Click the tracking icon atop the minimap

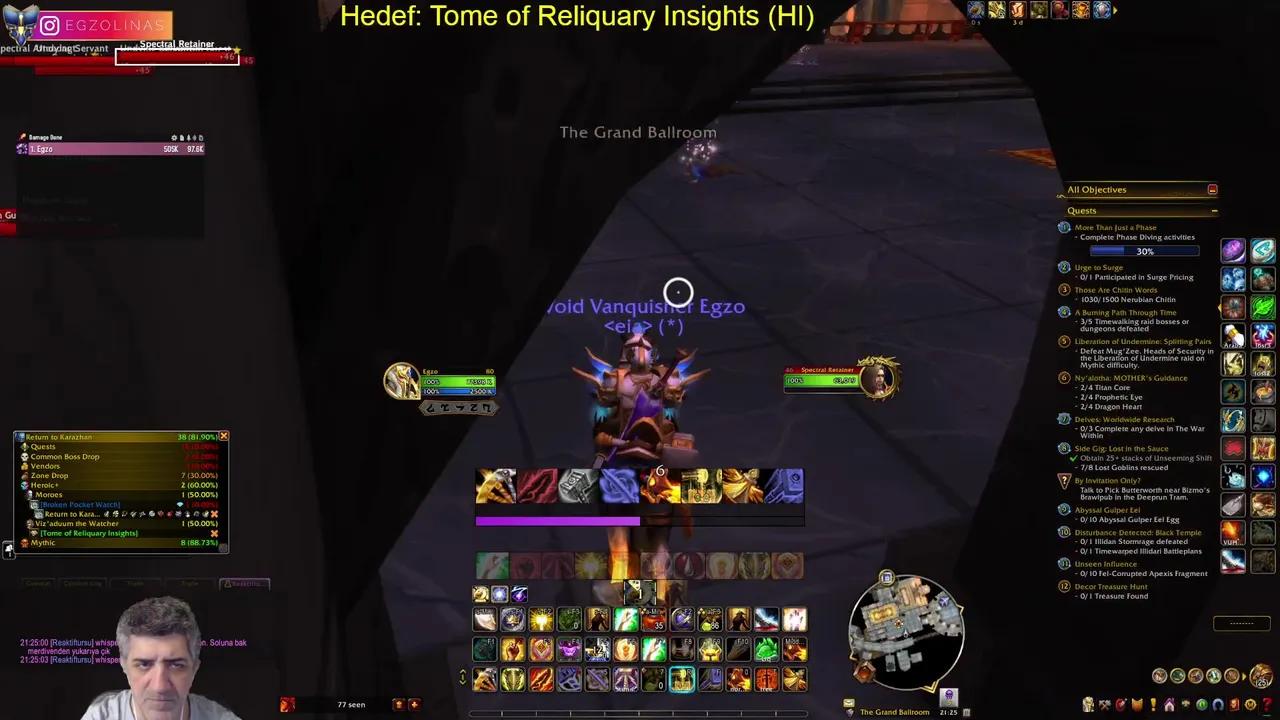point(887,576)
